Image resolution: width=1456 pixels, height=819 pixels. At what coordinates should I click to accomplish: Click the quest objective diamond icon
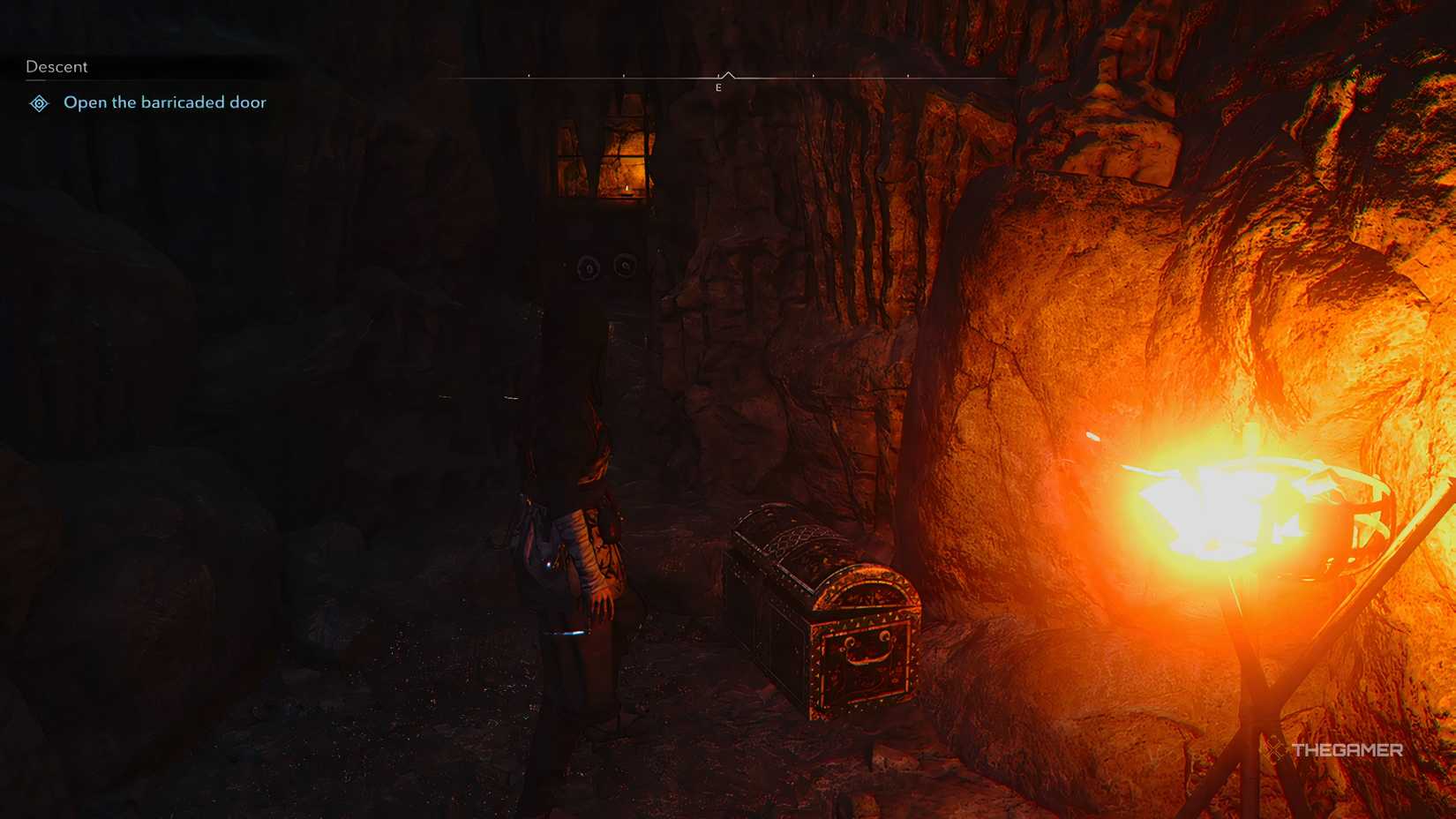point(37,103)
